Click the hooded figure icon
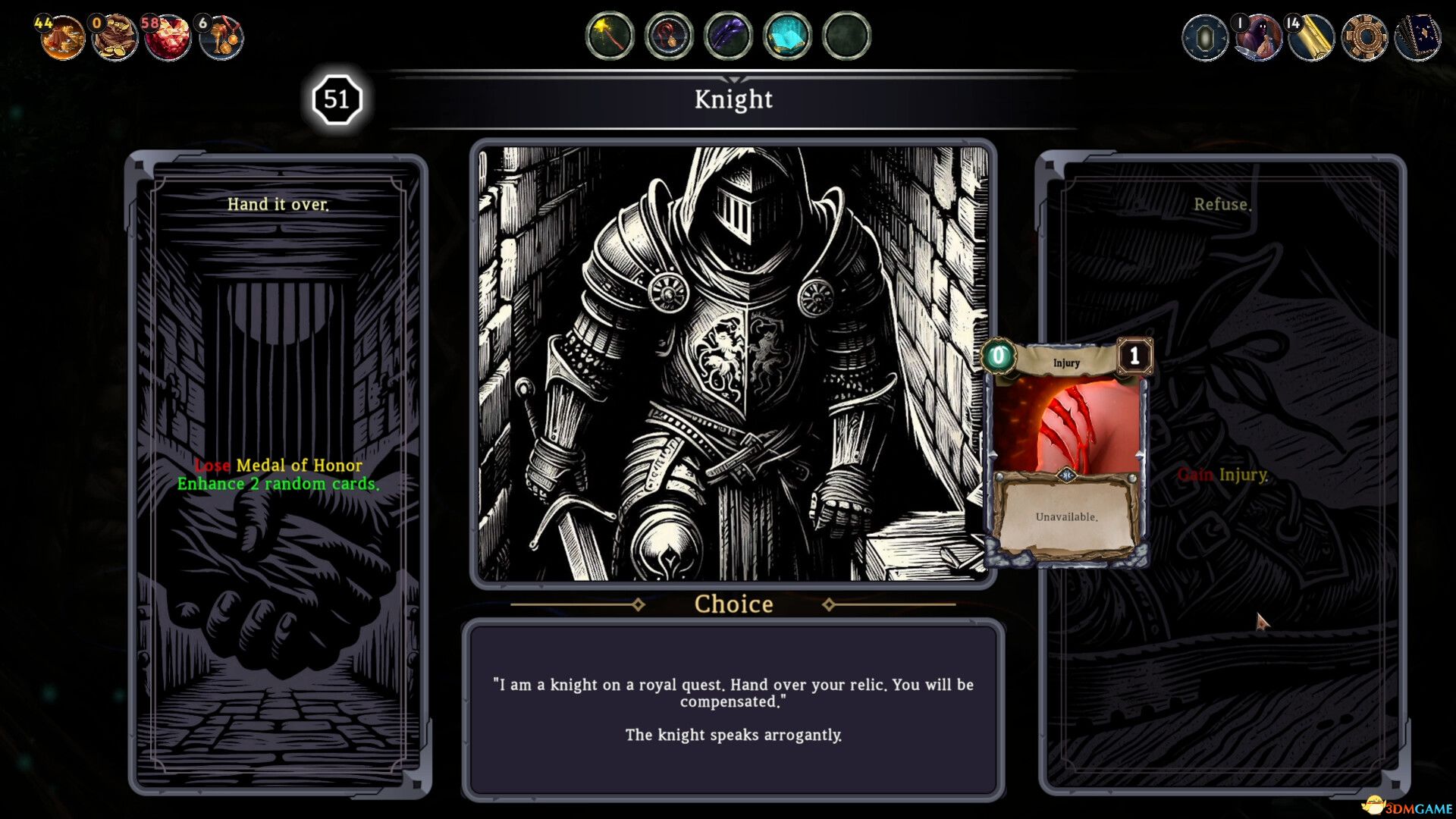Viewport: 1456px width, 819px height. coord(1259,36)
